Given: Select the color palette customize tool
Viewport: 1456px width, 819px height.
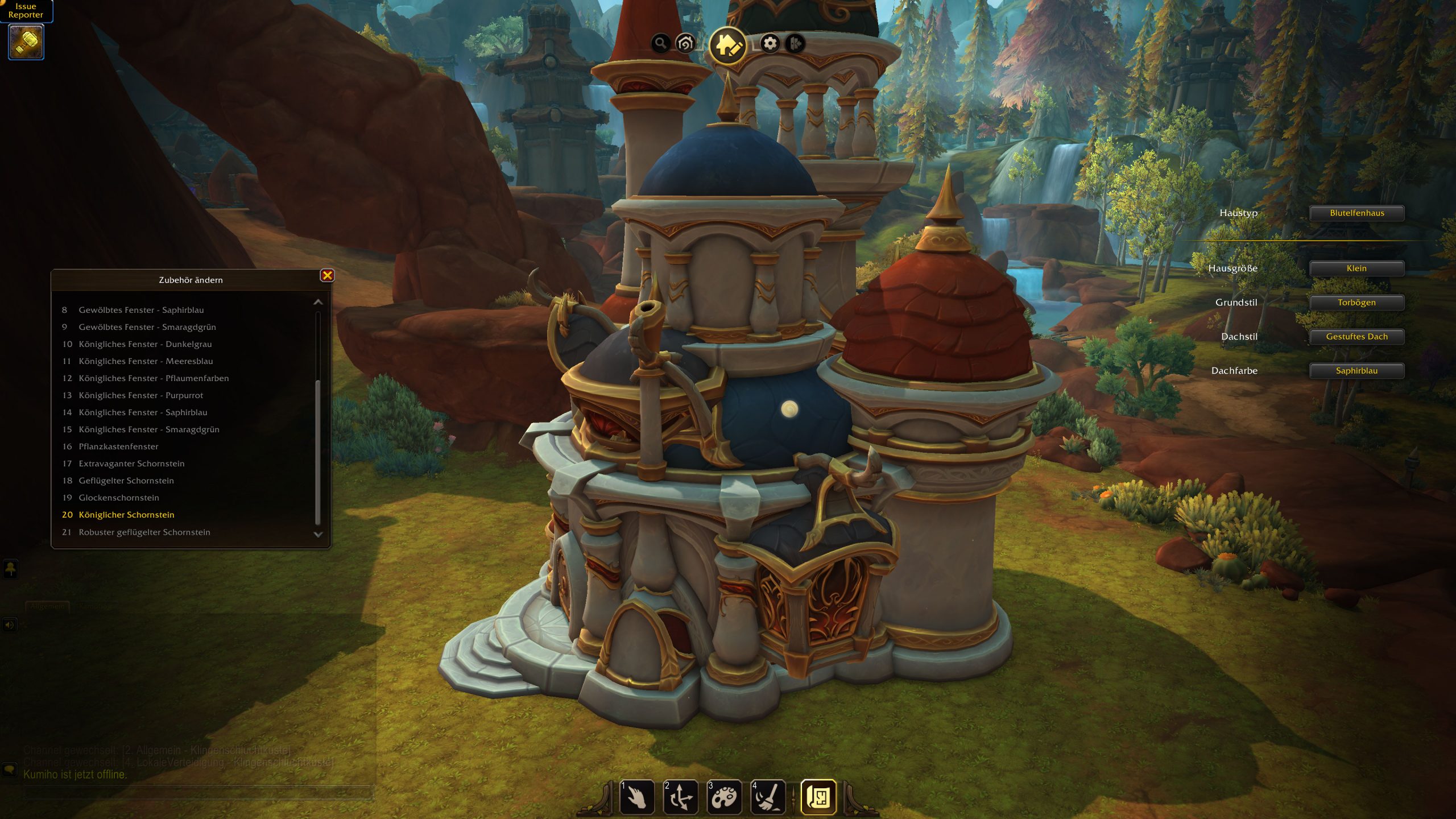Looking at the screenshot, I should [724, 797].
